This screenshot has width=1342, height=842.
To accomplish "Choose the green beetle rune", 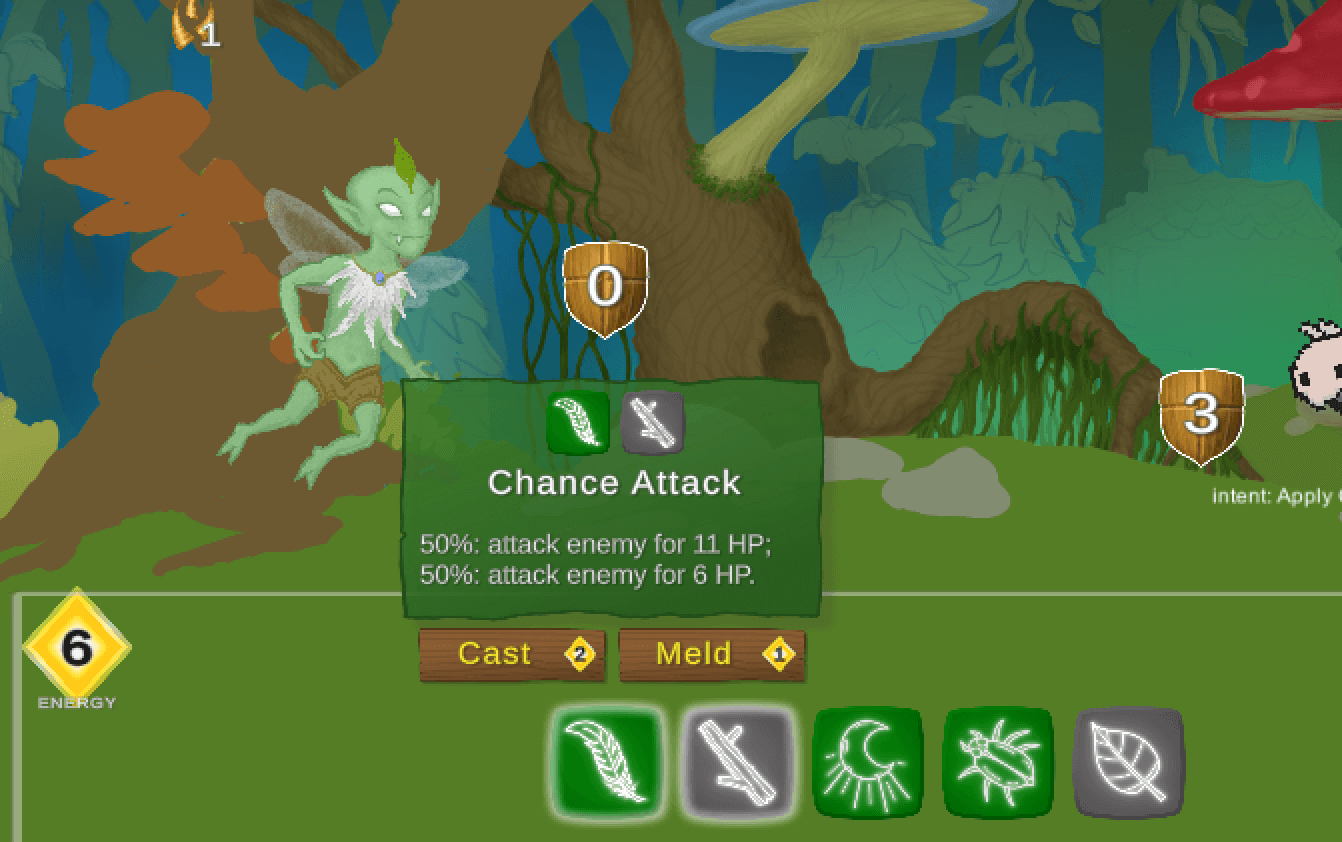I will tap(997, 761).
